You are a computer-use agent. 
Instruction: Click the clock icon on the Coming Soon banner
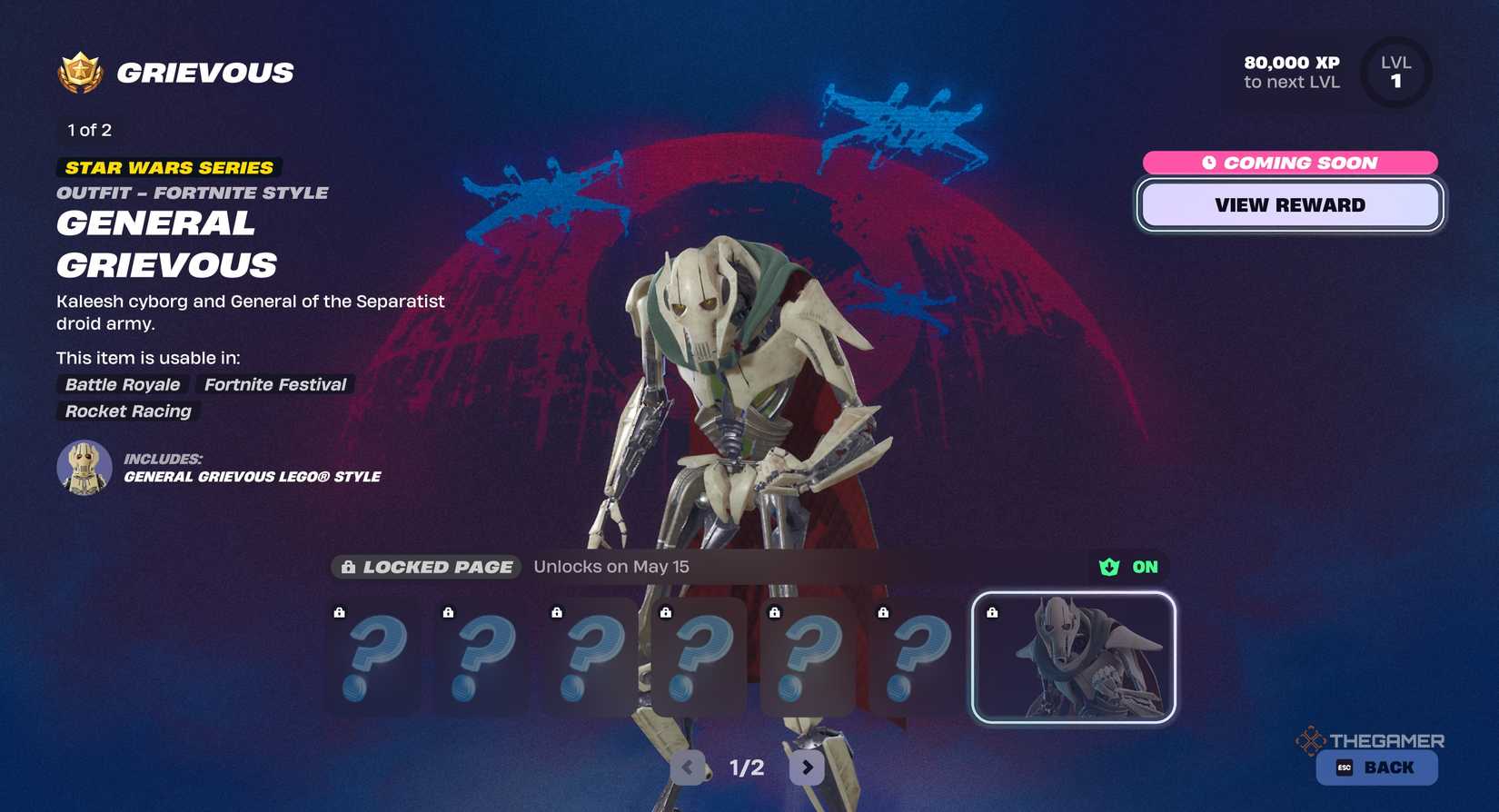click(x=1212, y=163)
